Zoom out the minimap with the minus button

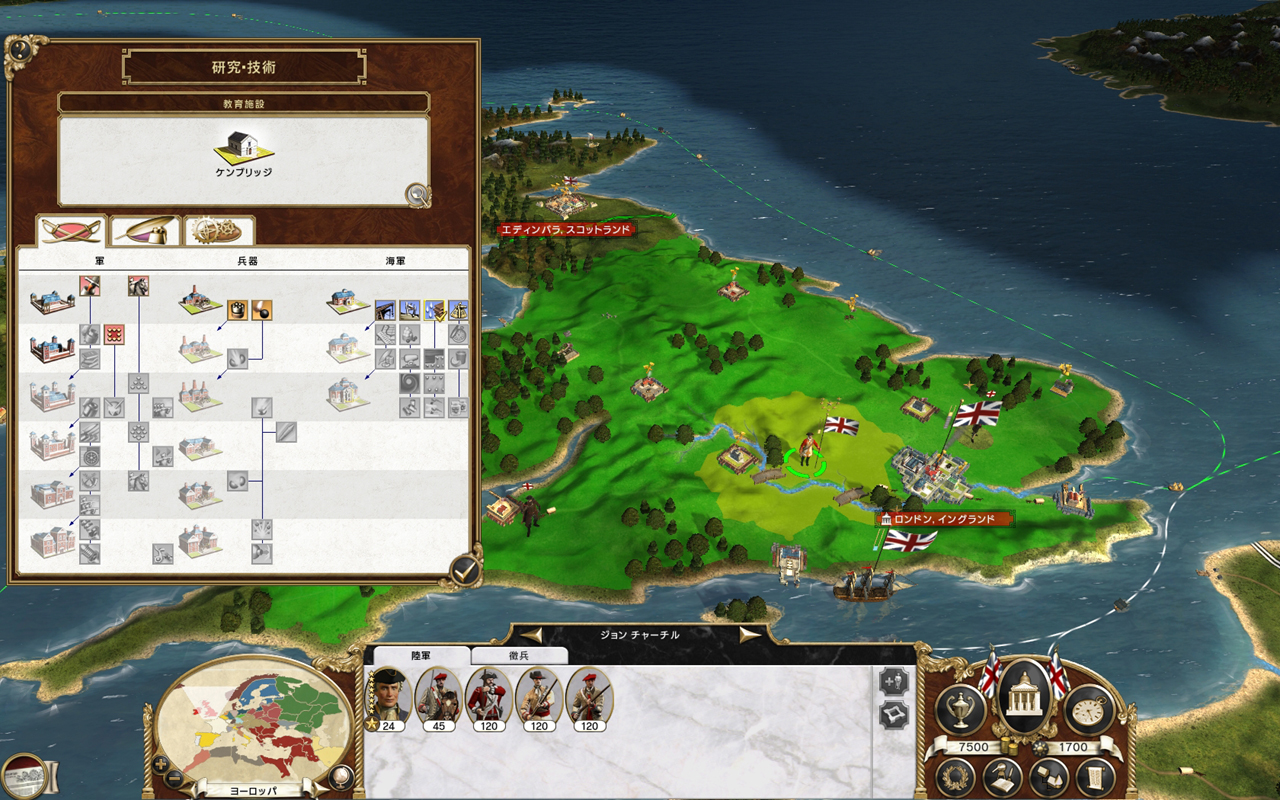[174, 778]
